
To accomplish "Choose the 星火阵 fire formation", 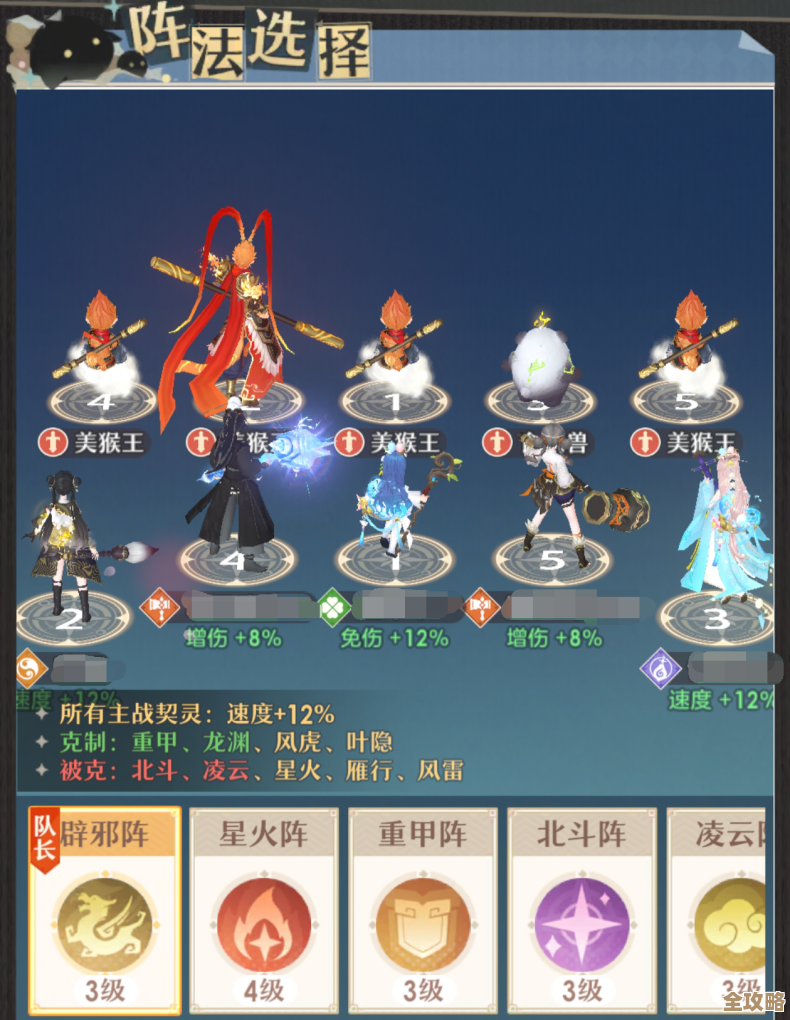I will [263, 908].
